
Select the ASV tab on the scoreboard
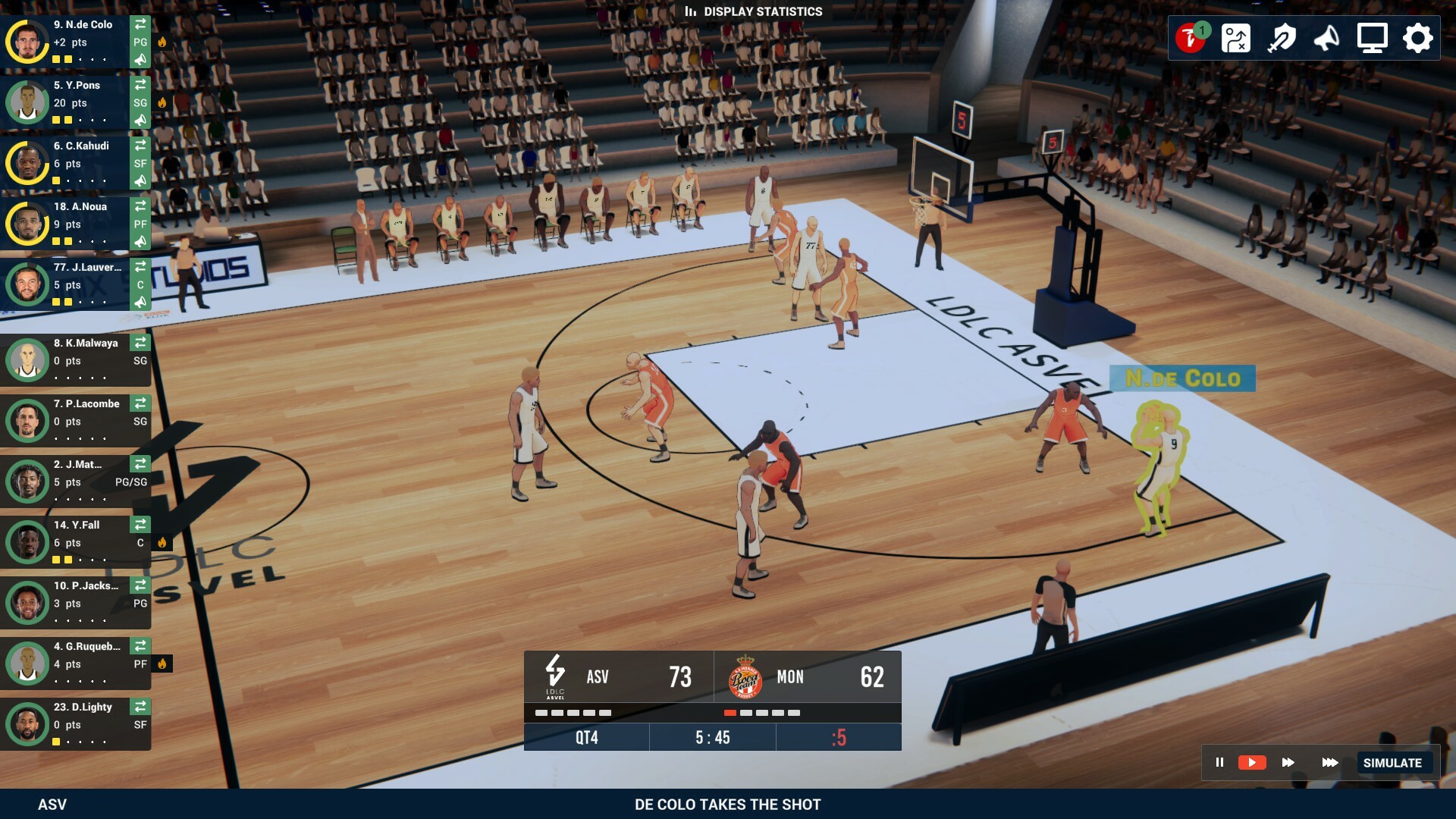(x=597, y=677)
